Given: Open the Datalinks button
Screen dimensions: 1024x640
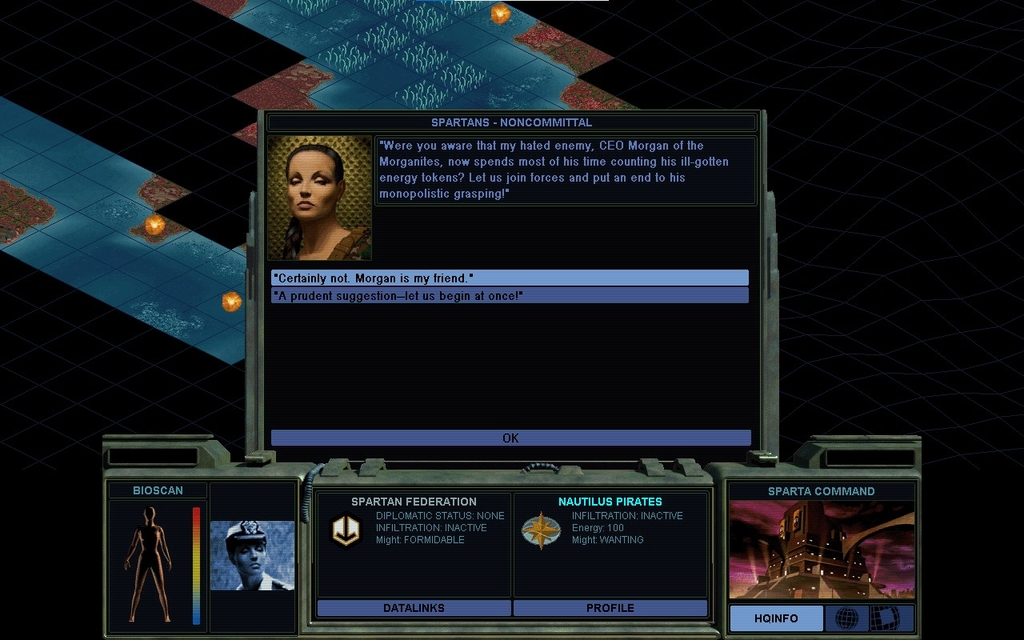Looking at the screenshot, I should point(413,608).
